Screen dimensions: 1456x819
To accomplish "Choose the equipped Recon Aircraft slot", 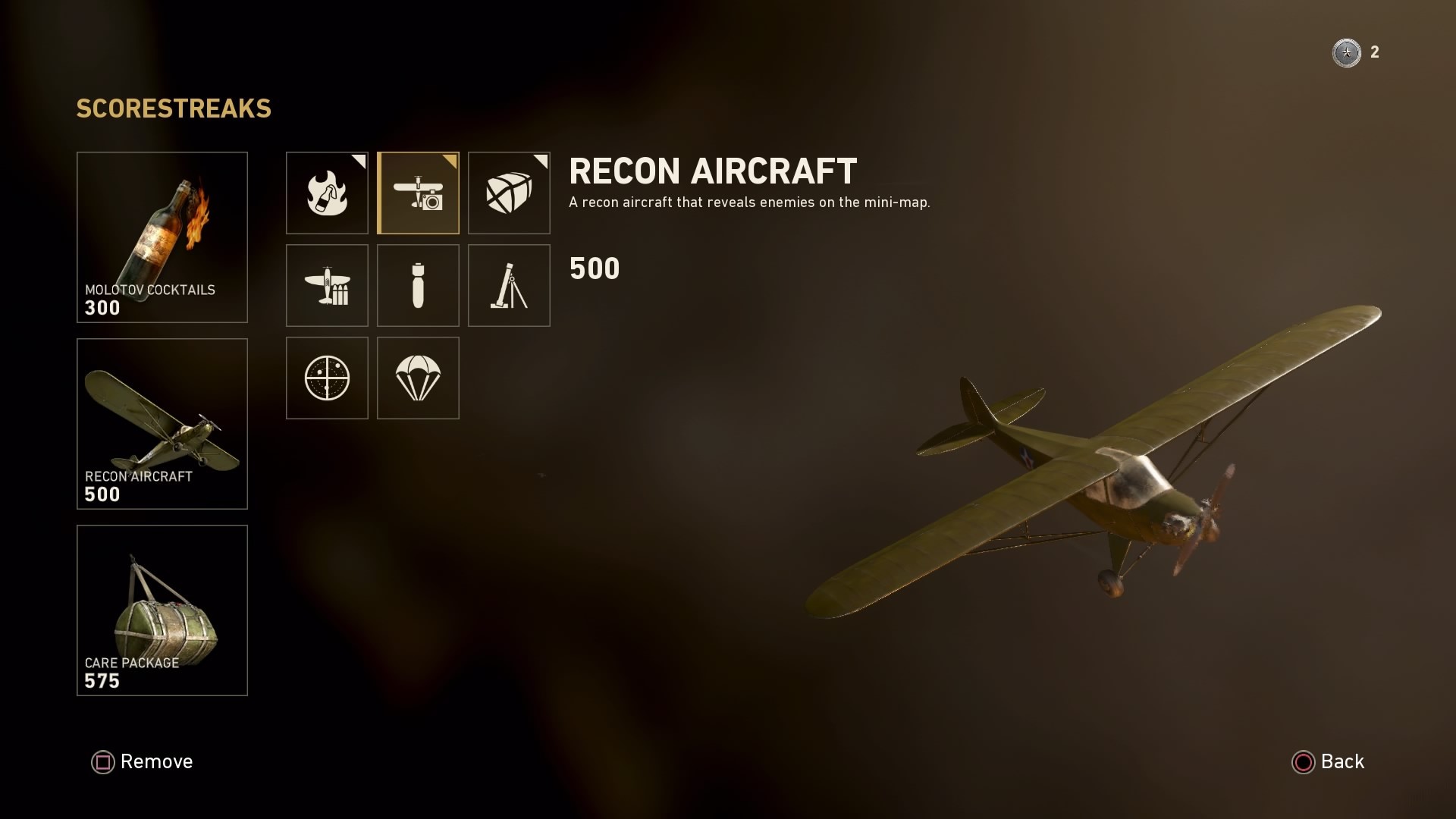I will point(162,424).
